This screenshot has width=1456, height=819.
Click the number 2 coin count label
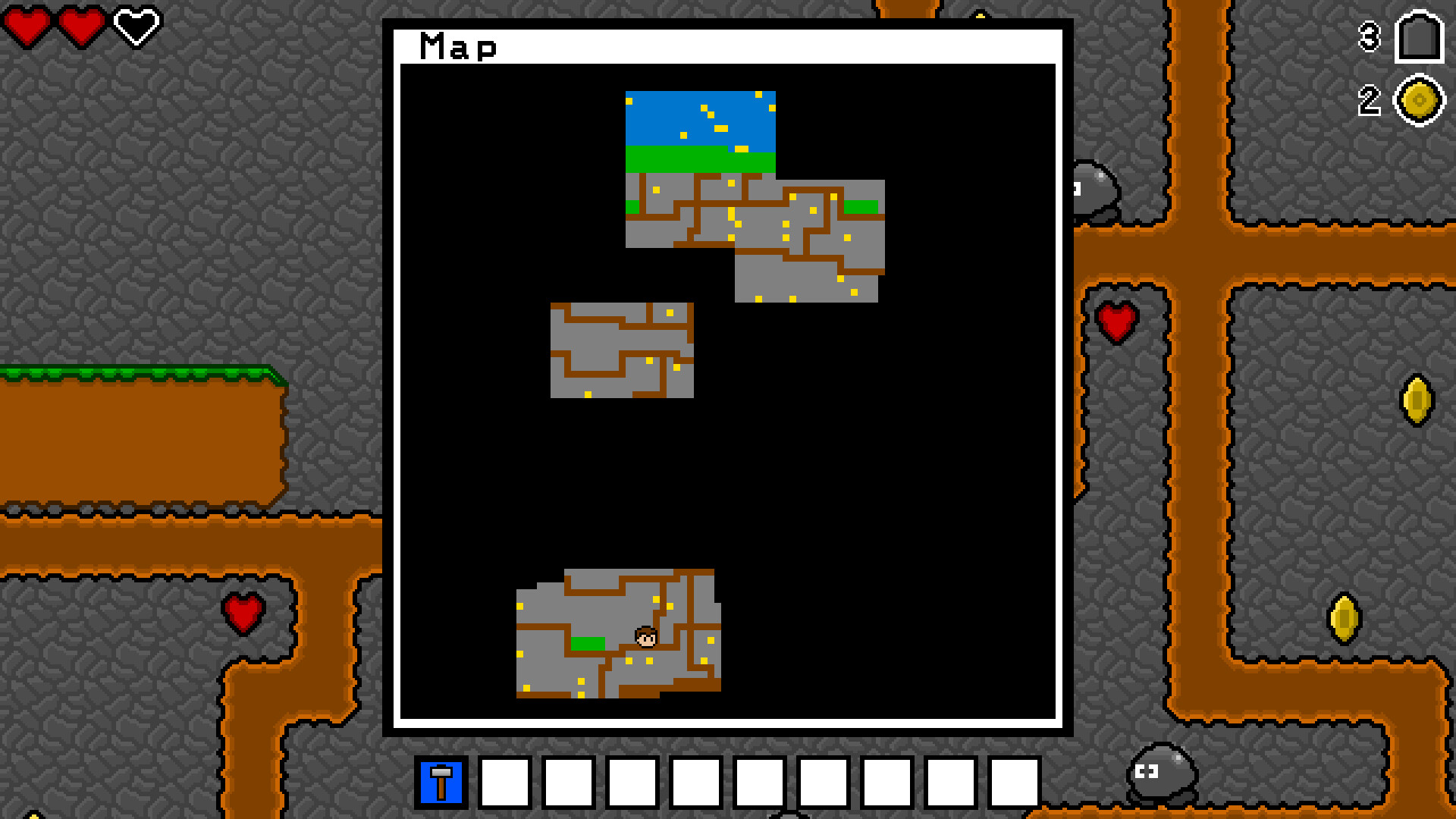click(1368, 99)
